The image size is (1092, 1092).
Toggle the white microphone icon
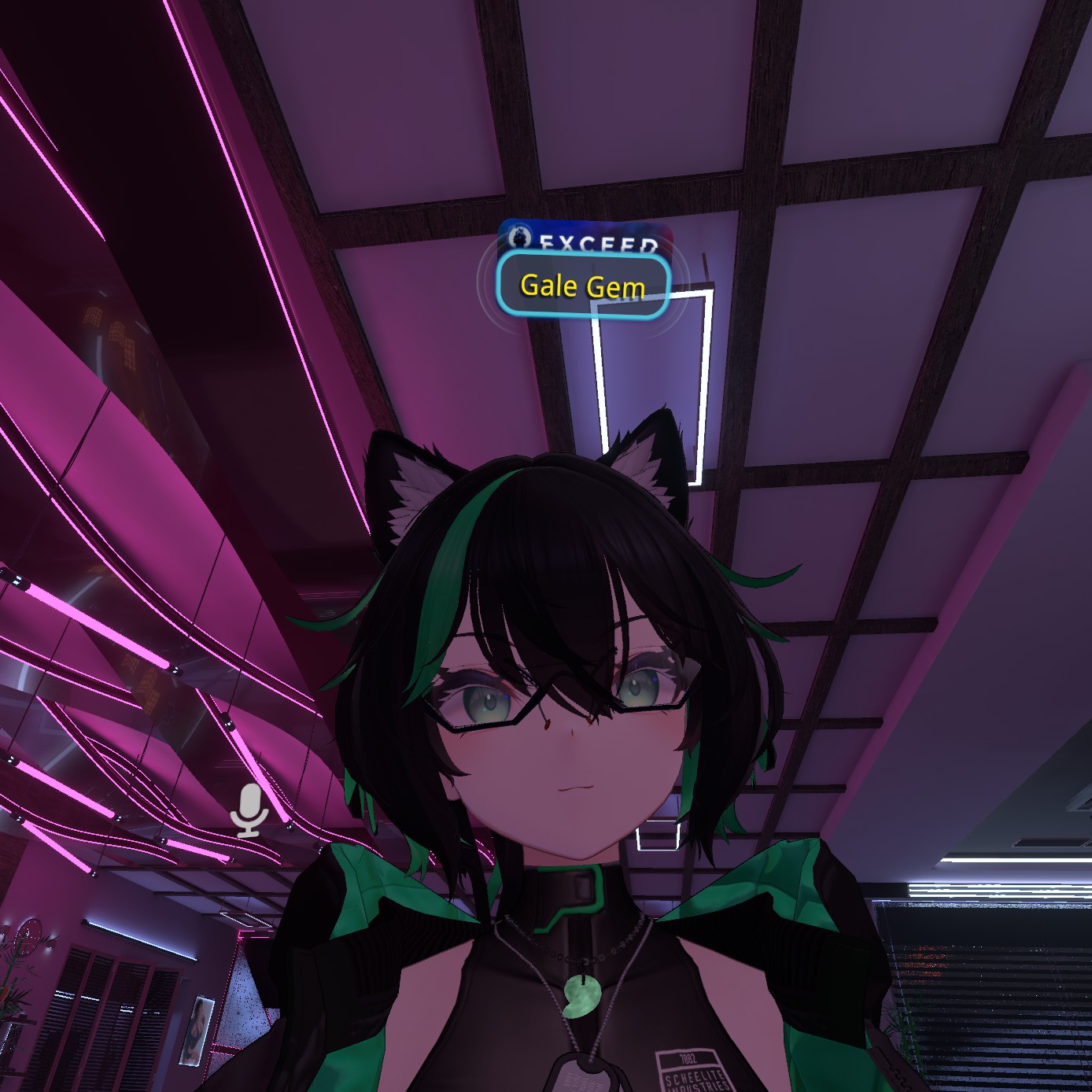(249, 810)
